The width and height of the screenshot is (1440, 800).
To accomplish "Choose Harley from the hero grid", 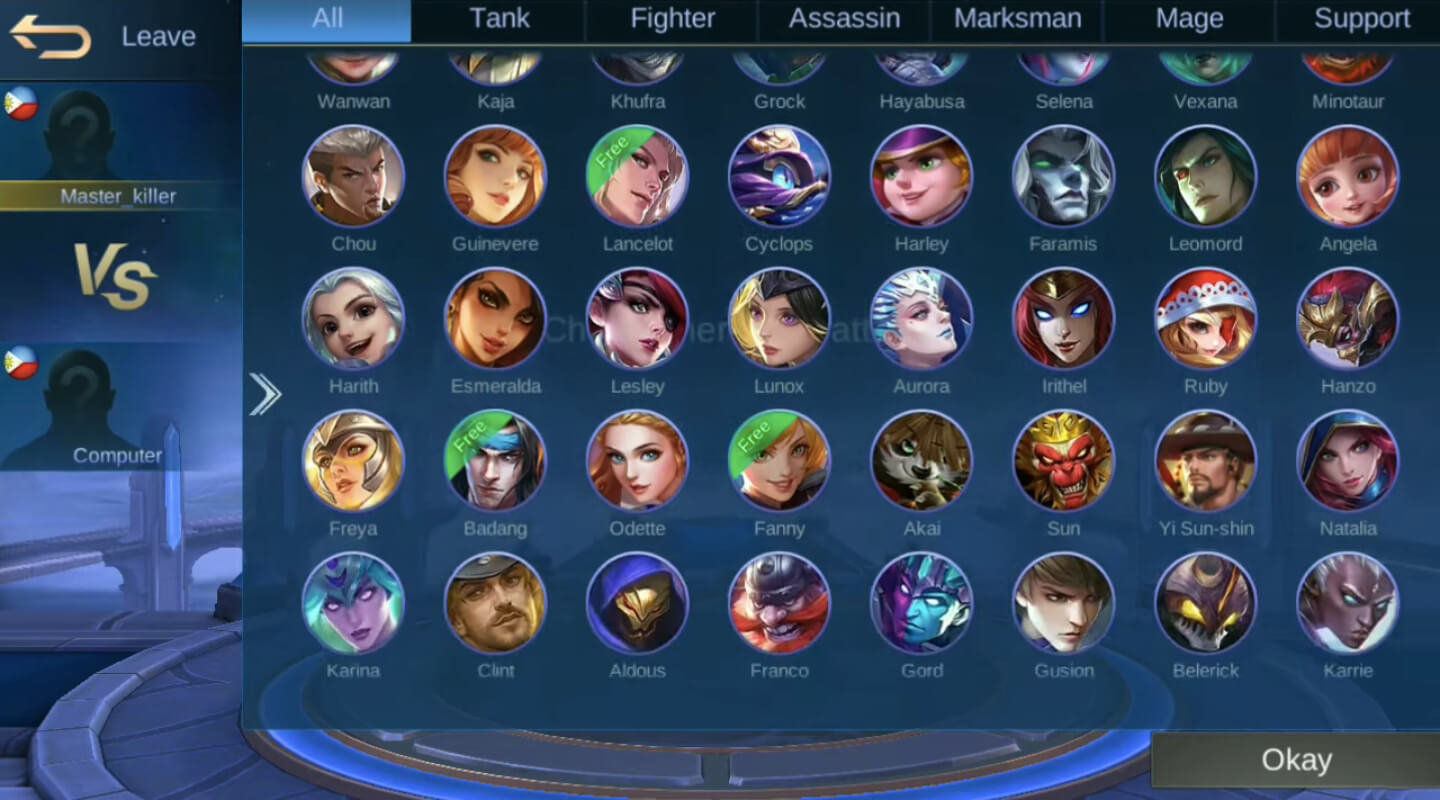I will 921,175.
